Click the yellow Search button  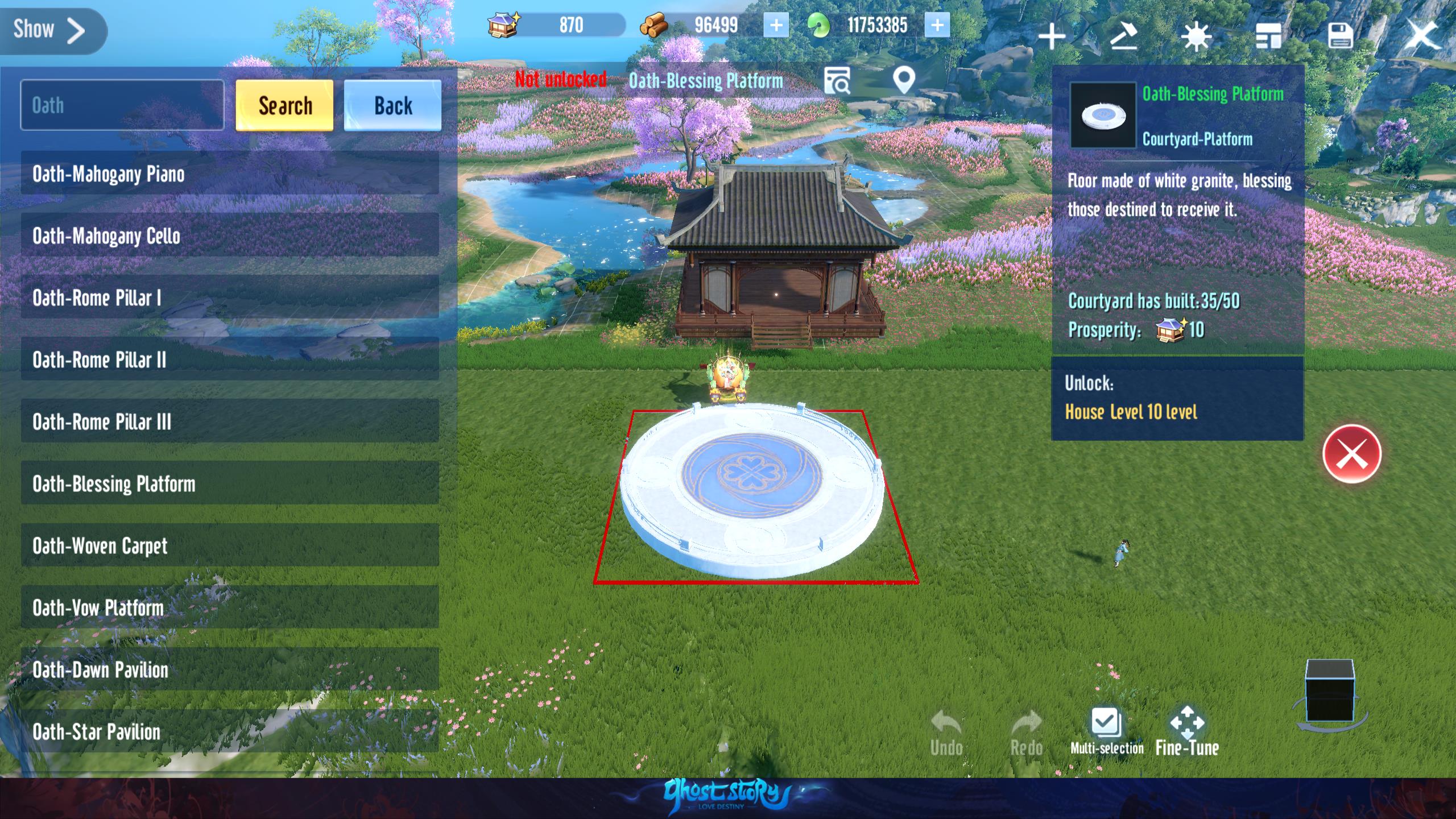(284, 106)
